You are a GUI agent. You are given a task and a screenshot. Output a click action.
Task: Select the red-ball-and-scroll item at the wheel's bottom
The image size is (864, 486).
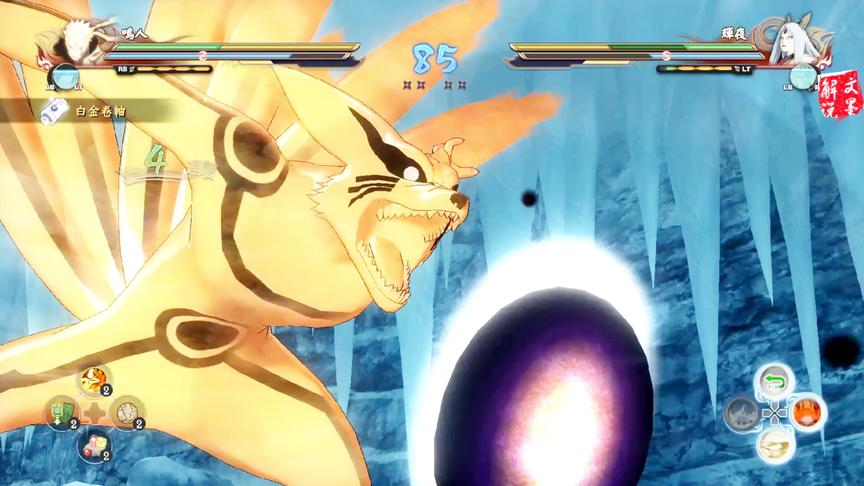pyautogui.click(x=92, y=445)
